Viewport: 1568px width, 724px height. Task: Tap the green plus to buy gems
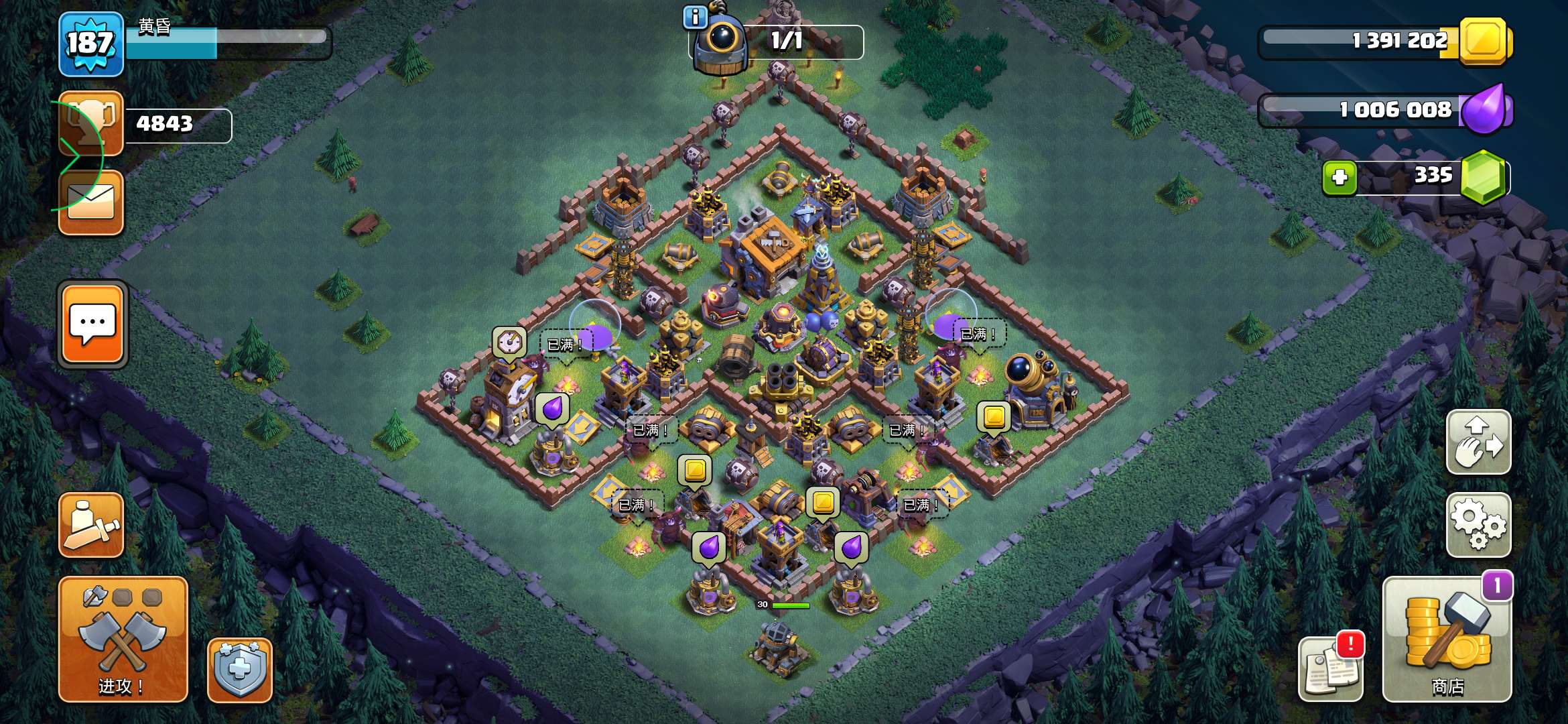[x=1340, y=178]
